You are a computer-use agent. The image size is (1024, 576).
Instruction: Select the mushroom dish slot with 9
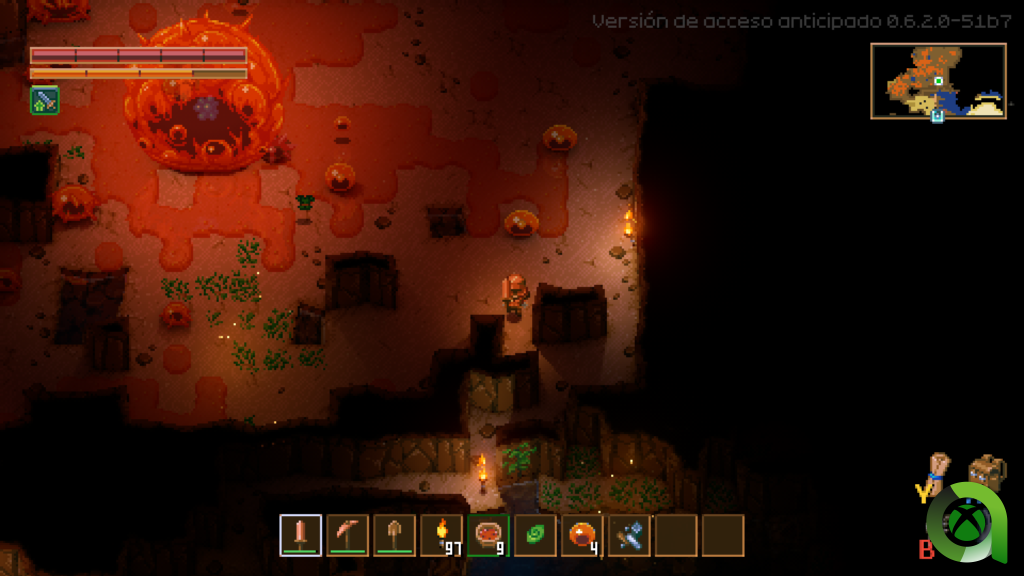[x=488, y=535]
